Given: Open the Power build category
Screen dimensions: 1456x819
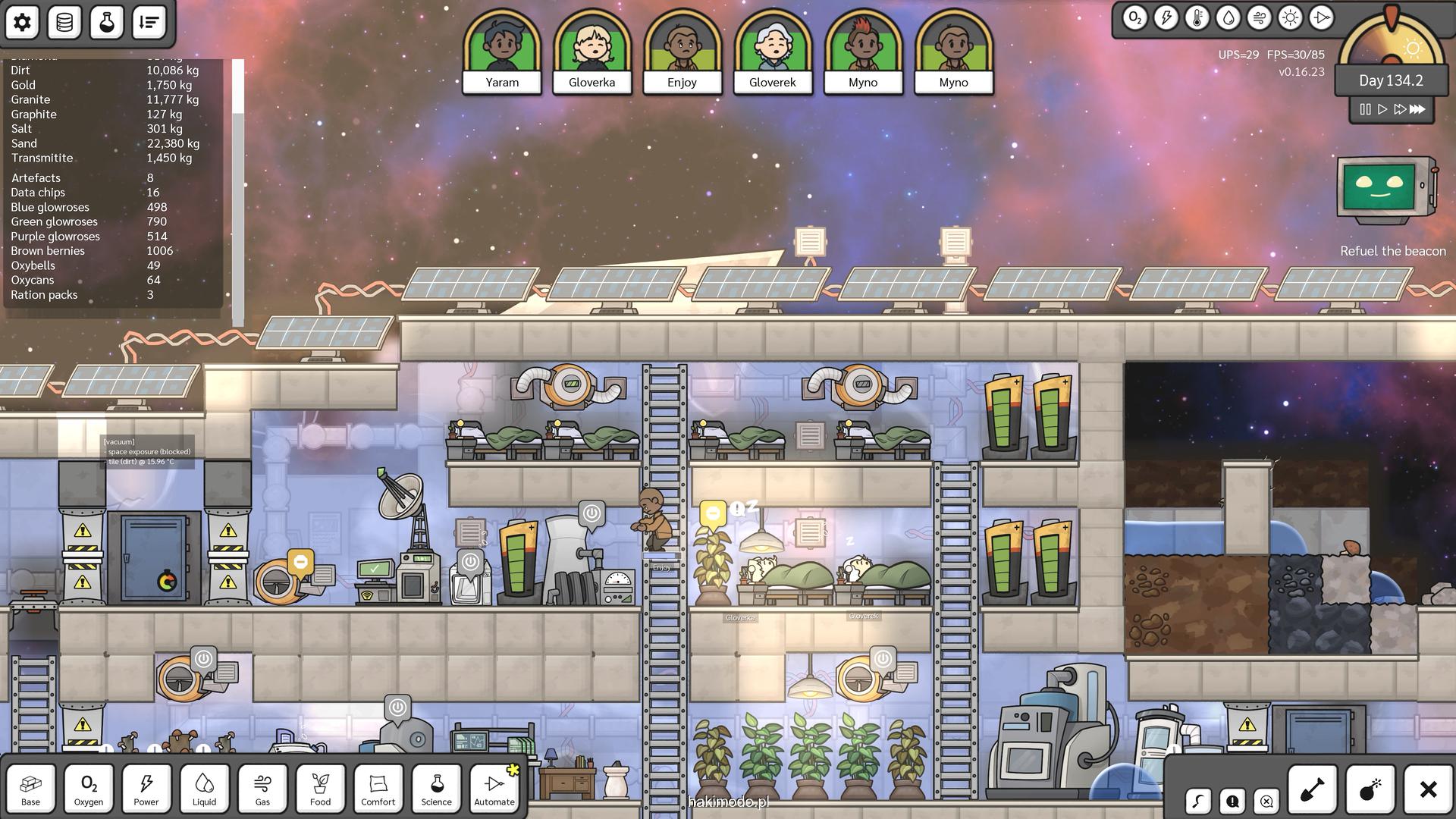Looking at the screenshot, I should (146, 789).
